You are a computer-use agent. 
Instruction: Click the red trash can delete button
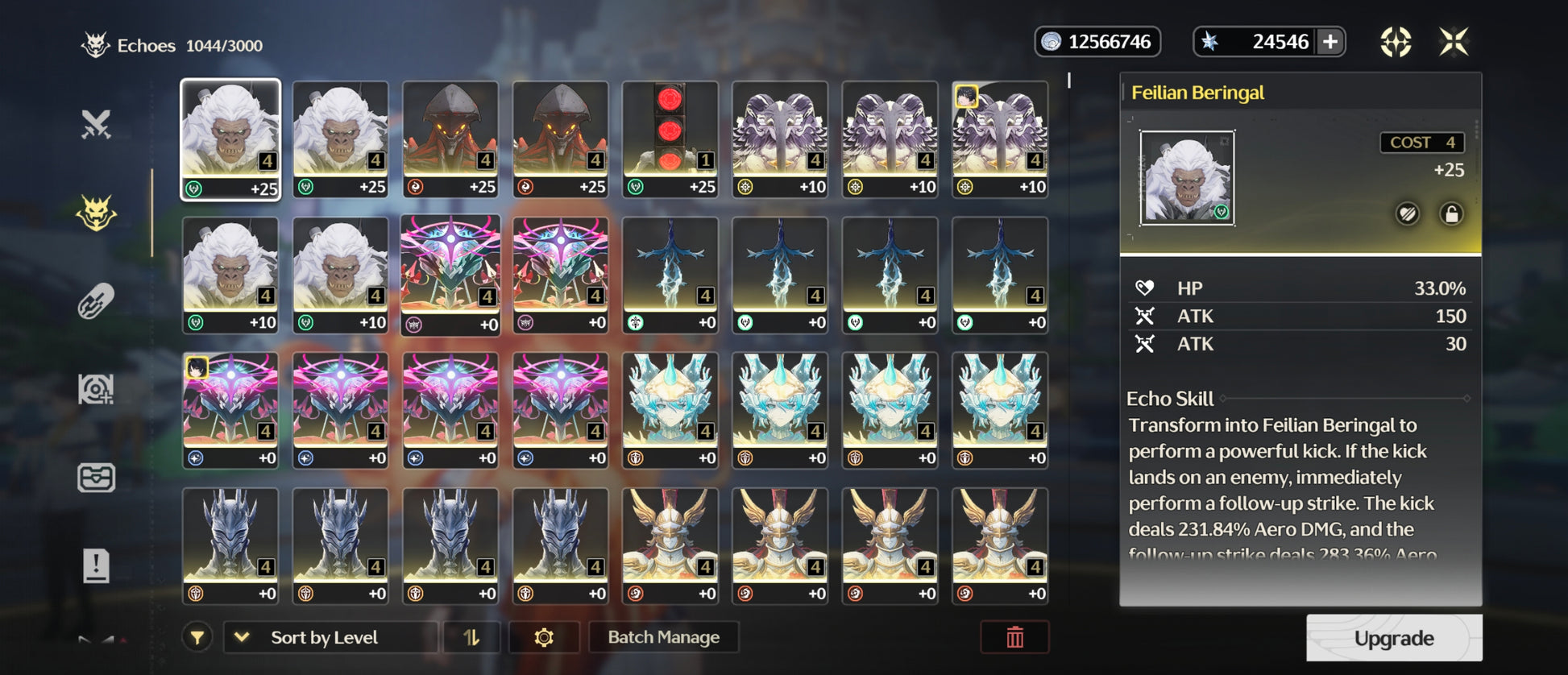(x=1014, y=637)
